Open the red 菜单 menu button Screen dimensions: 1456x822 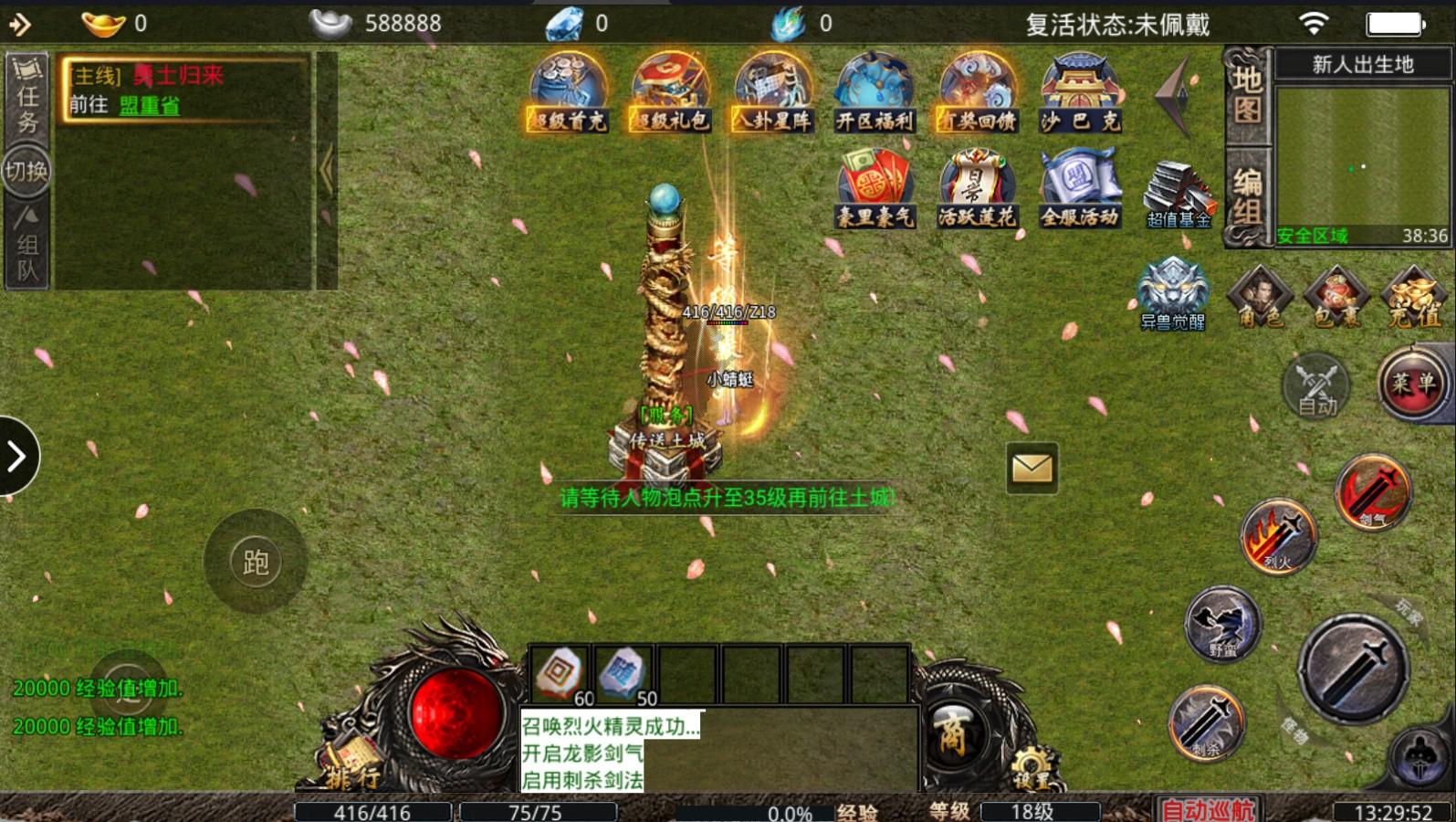coord(1413,384)
